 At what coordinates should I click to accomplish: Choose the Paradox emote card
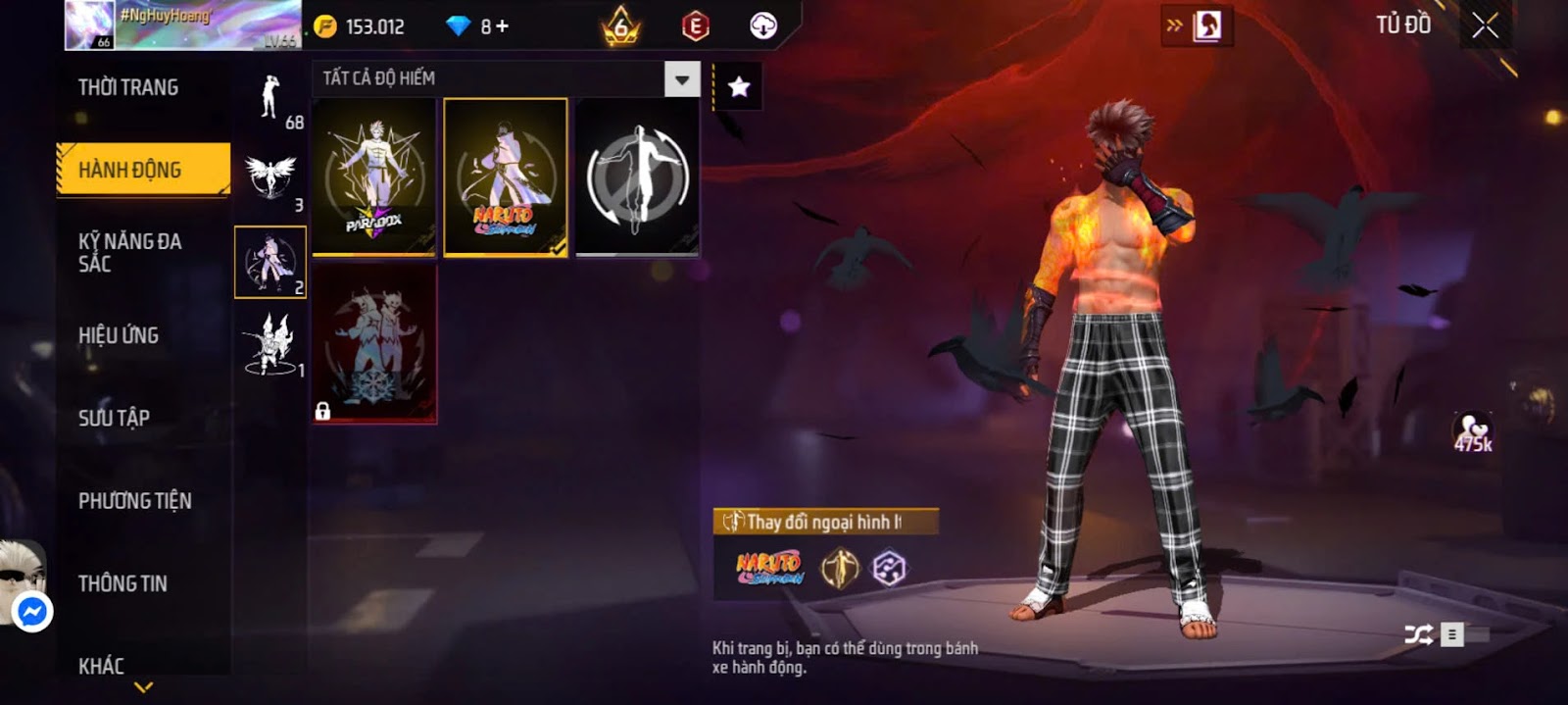coord(374,177)
